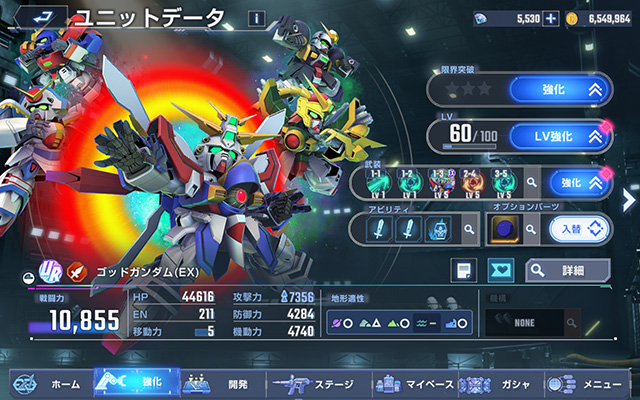Inspect abilities with the magnifier icon
This screenshot has height=400, width=640.
point(467,230)
